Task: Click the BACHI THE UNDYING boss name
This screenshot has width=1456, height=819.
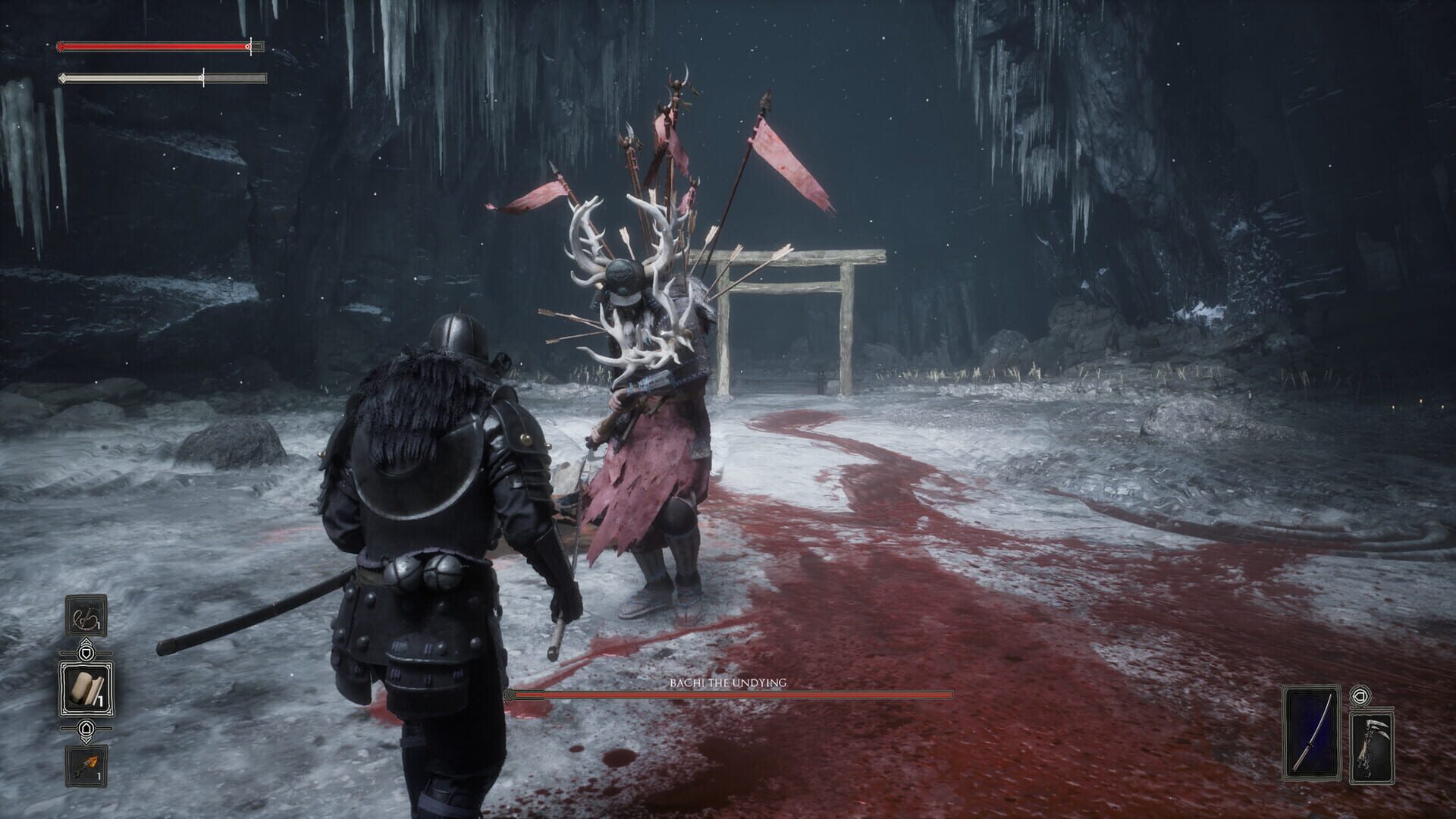Action: [x=728, y=682]
